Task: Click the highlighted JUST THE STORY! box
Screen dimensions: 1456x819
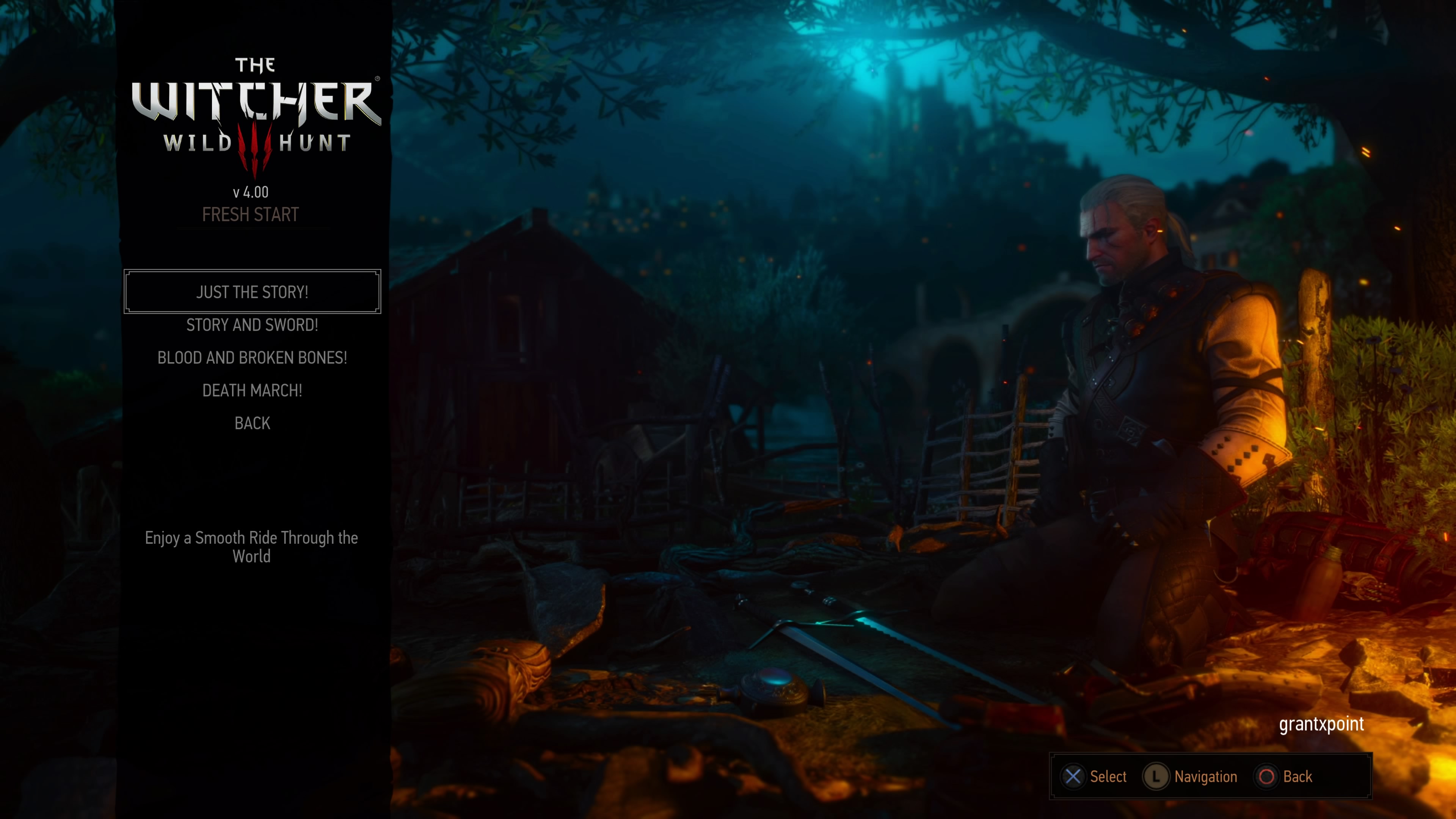Action: tap(252, 292)
